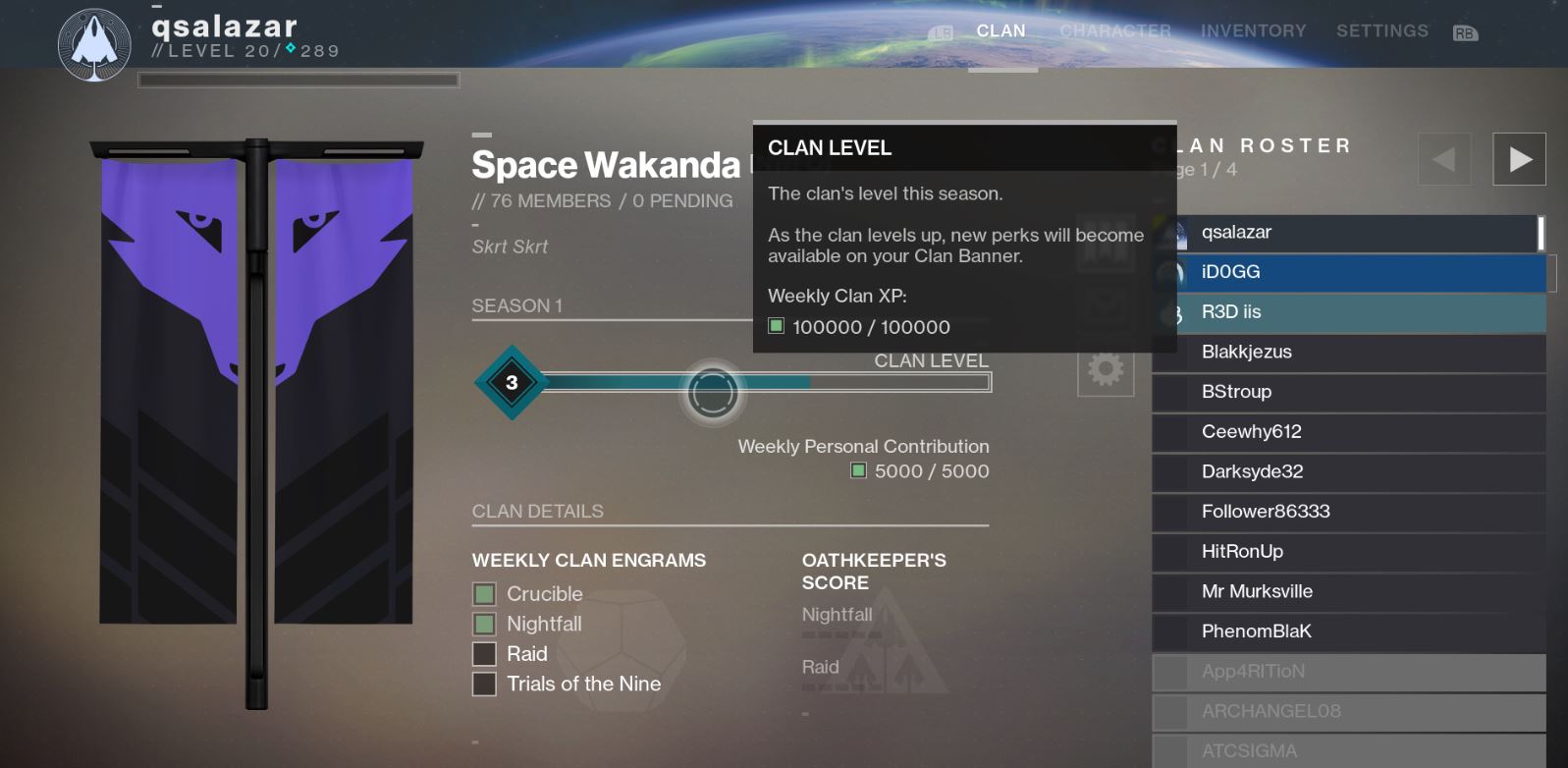Open the clan settings gear icon
Screen dimensions: 1568x768
tap(1105, 370)
